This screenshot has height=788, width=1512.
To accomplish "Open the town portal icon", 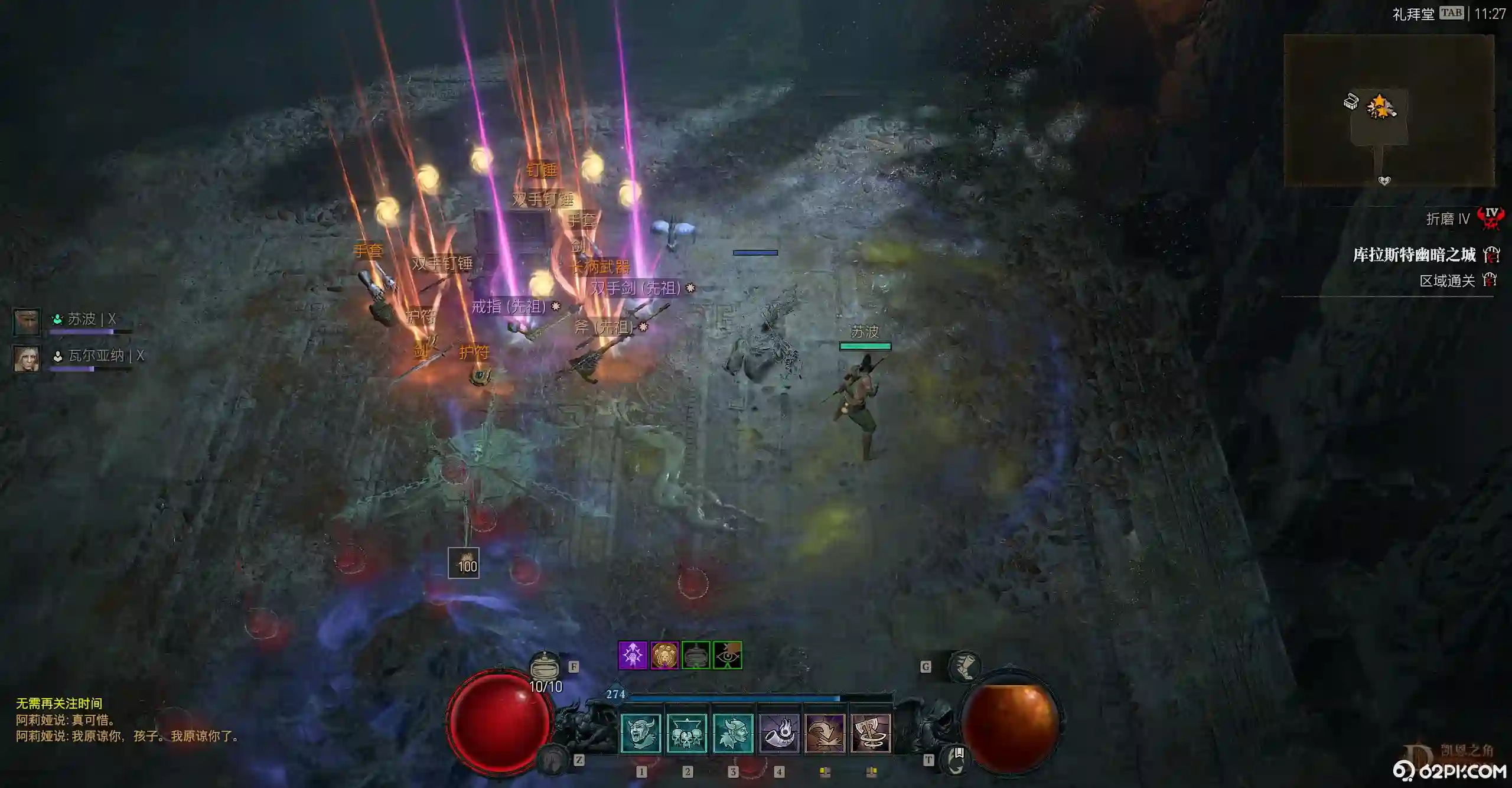I will tap(957, 760).
